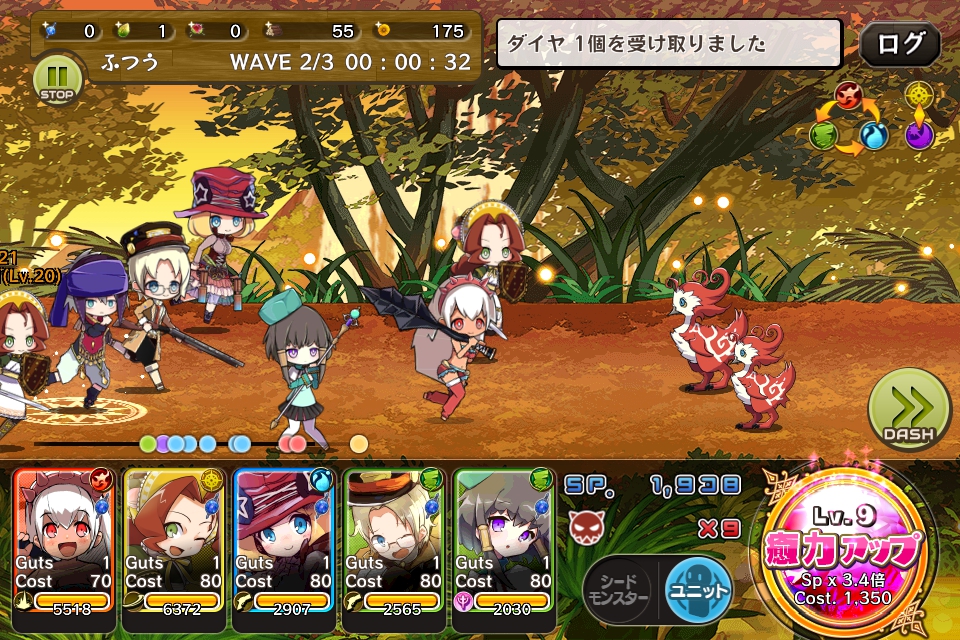Deploy the dark-haired purple-eyed girl unit card
Screen dimensions: 960x640
point(504,540)
